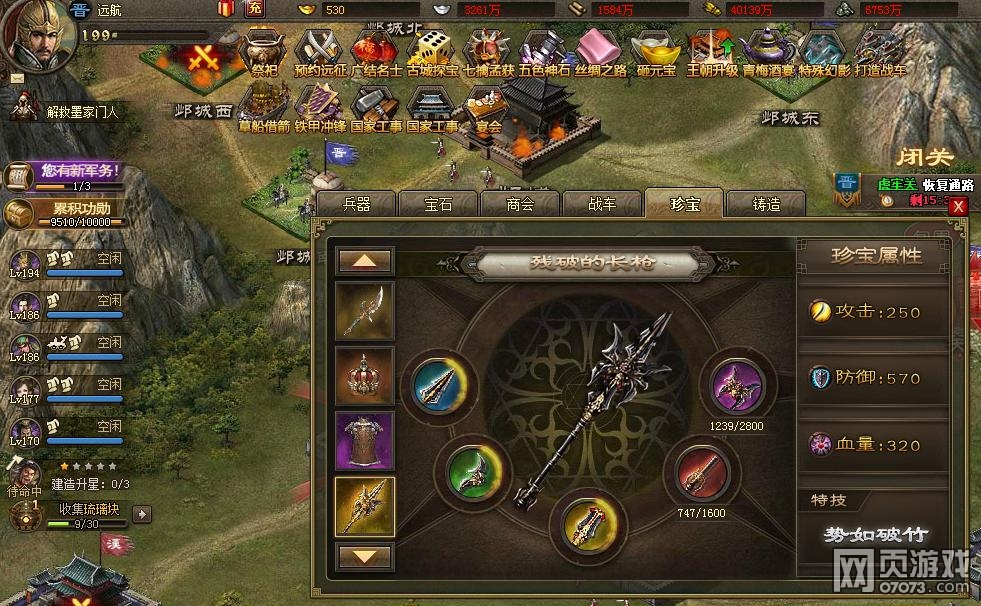Screen dimensions: 981x606
Task: Open the 铸造 tab
Action: point(766,204)
